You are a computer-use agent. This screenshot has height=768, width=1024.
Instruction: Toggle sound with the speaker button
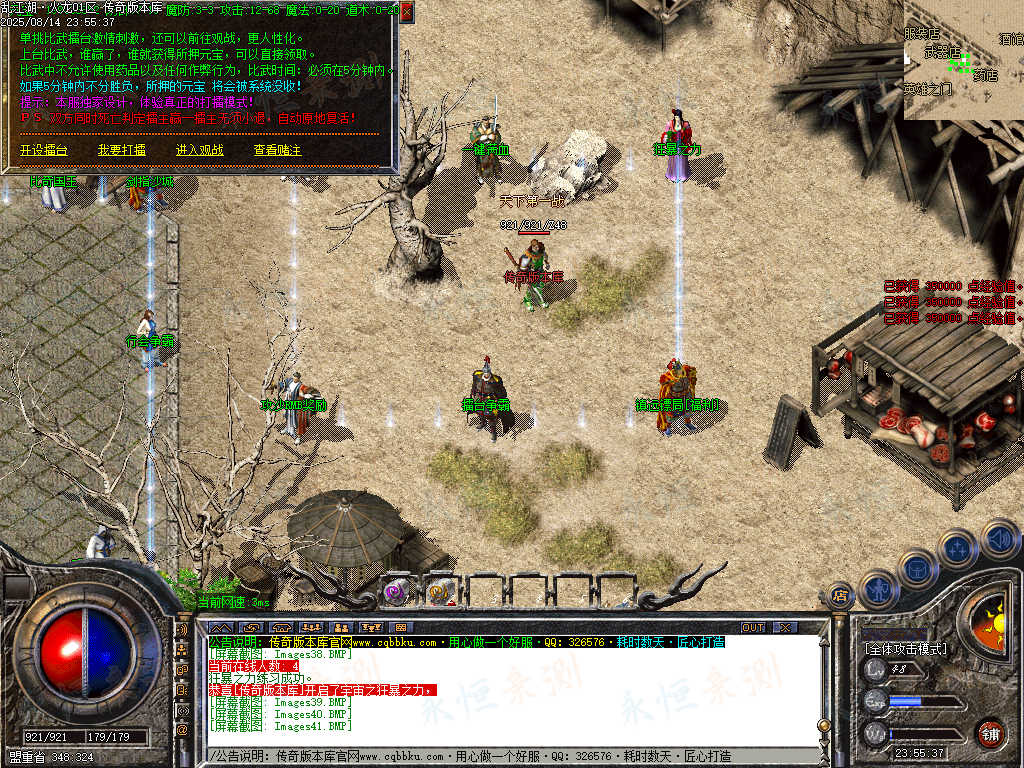click(x=999, y=540)
